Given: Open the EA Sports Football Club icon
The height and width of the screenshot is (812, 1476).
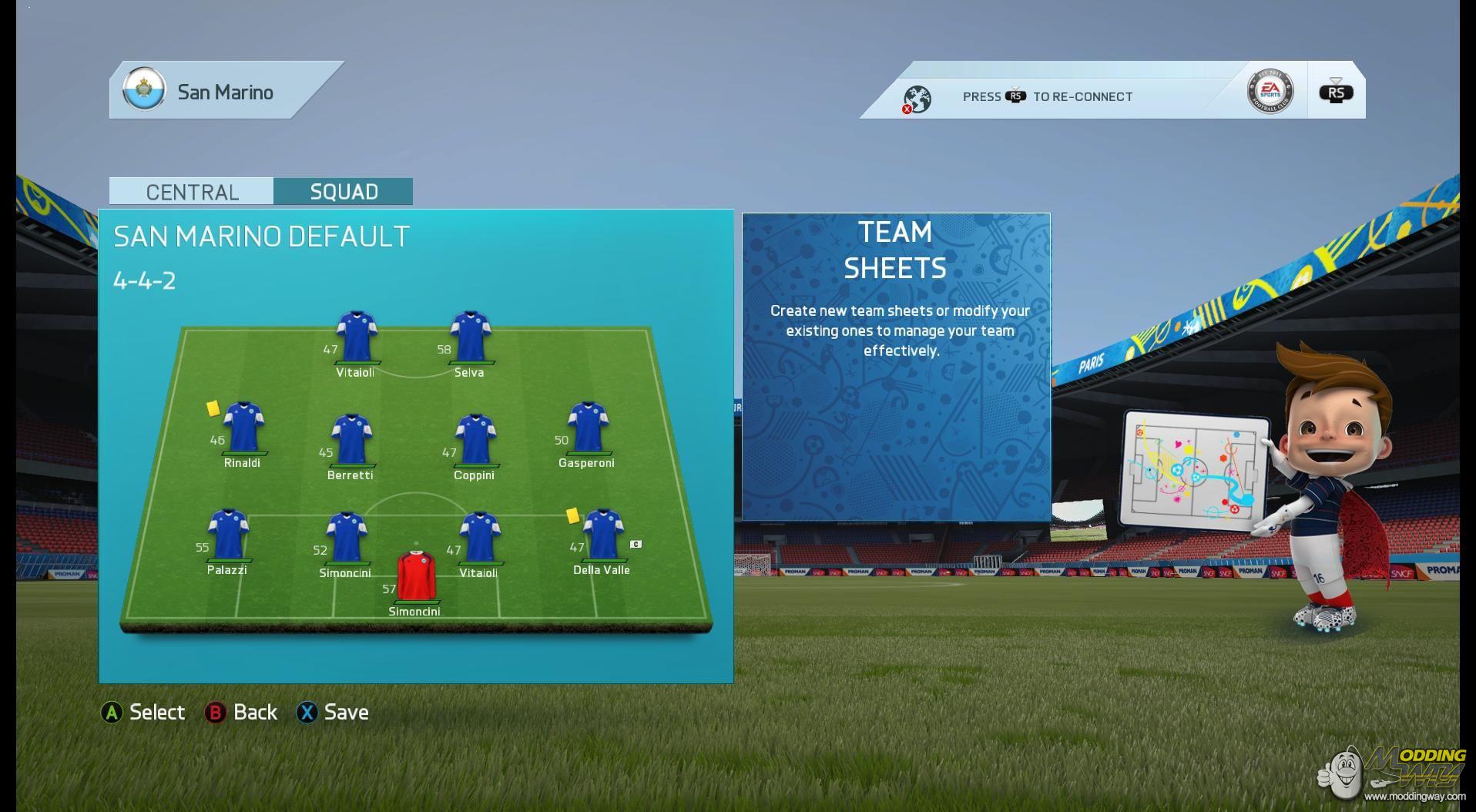Looking at the screenshot, I should coord(1270,91).
